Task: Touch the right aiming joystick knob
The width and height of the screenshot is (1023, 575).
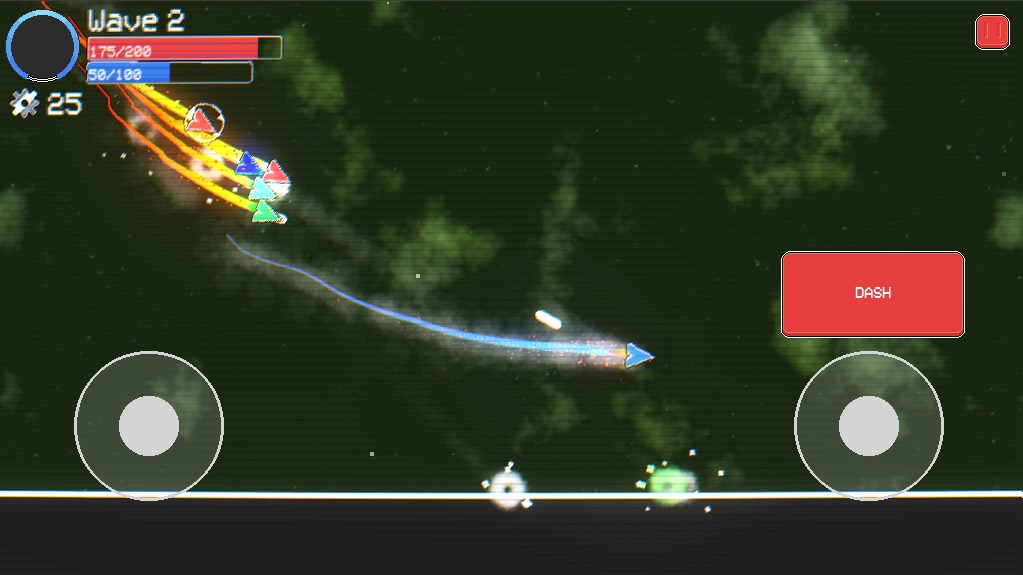Action: pos(868,426)
